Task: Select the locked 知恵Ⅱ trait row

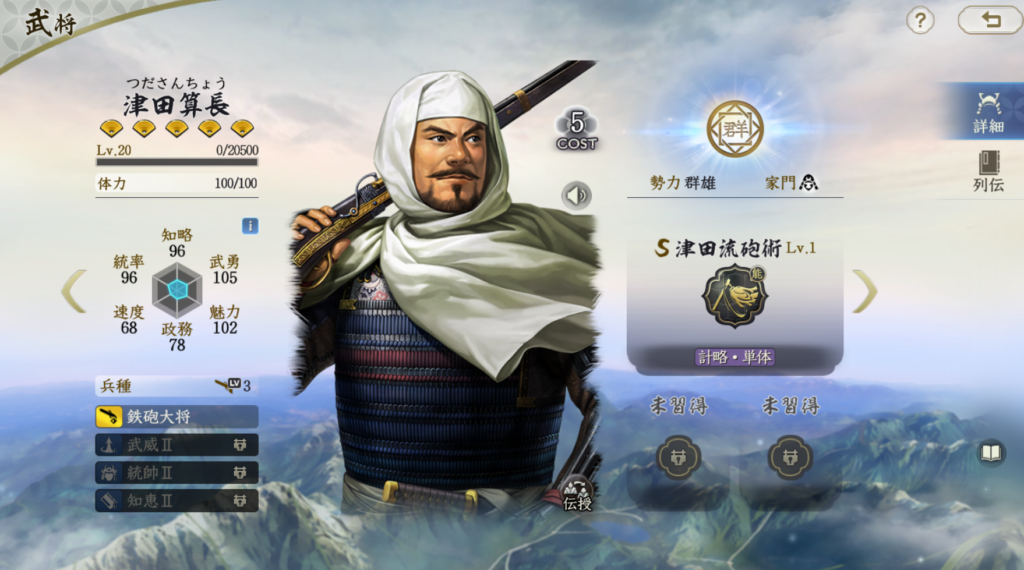Action: [x=177, y=499]
